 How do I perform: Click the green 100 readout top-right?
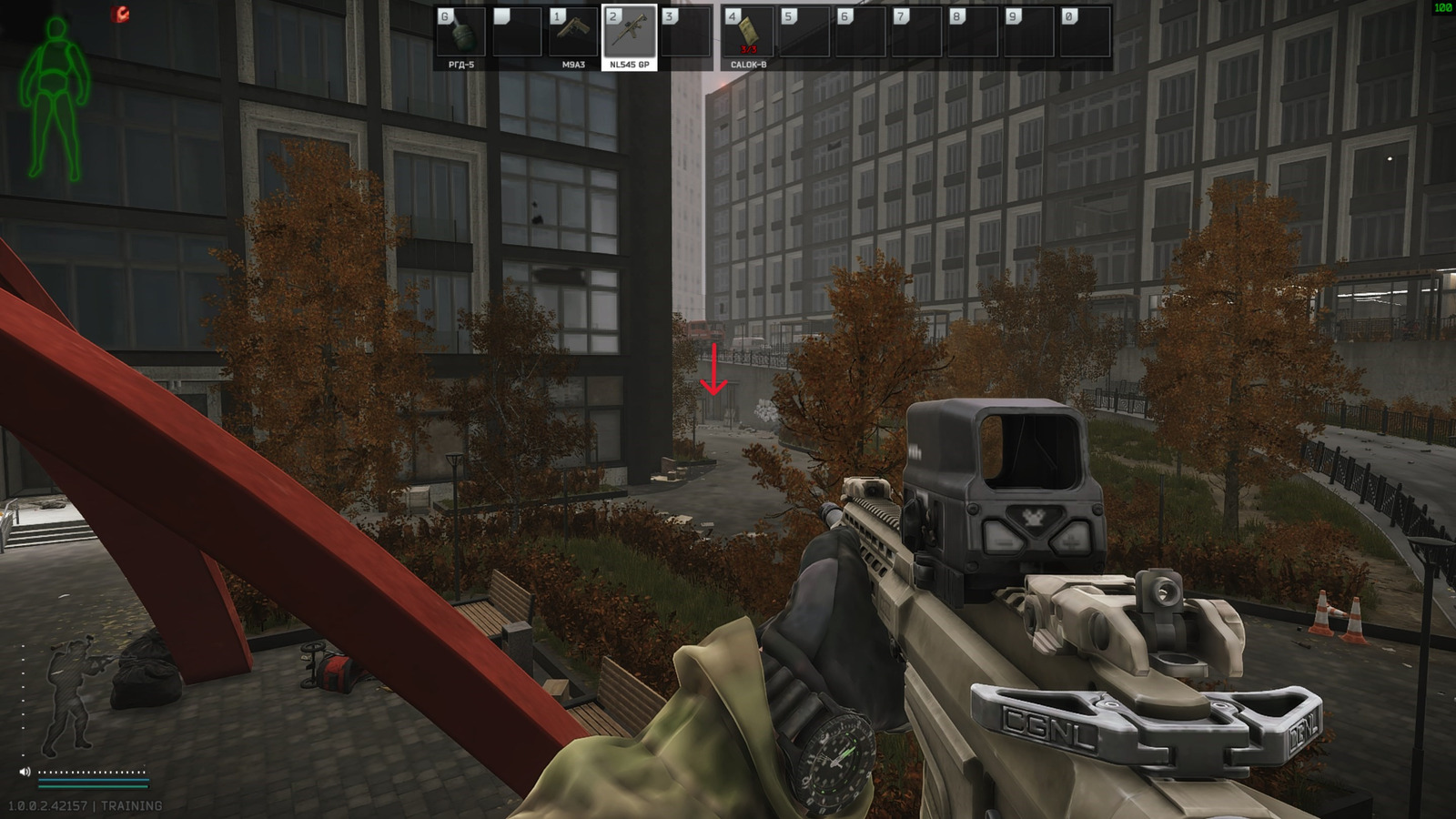[1443, 7]
